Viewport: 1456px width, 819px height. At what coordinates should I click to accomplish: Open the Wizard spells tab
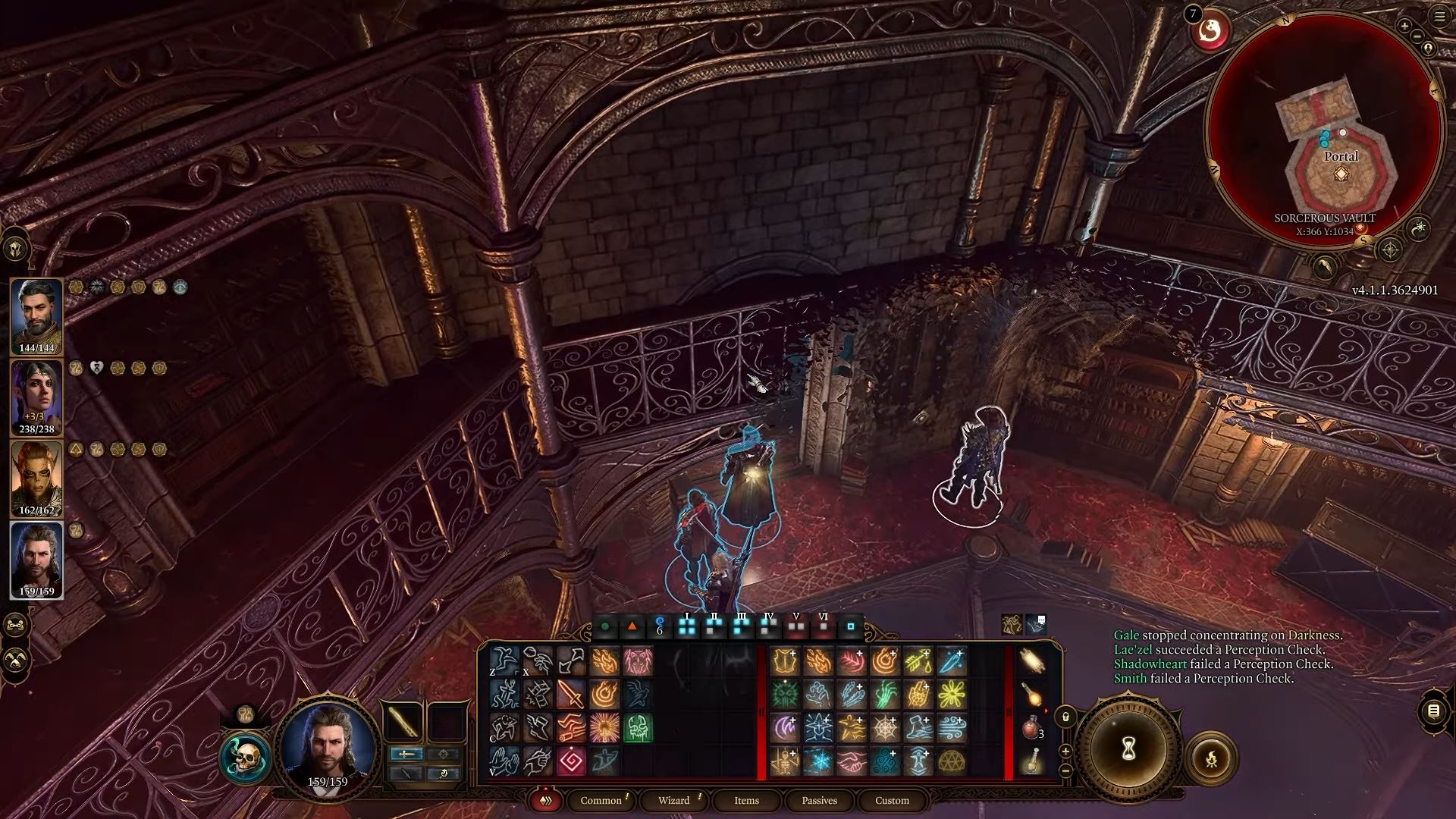tap(673, 800)
